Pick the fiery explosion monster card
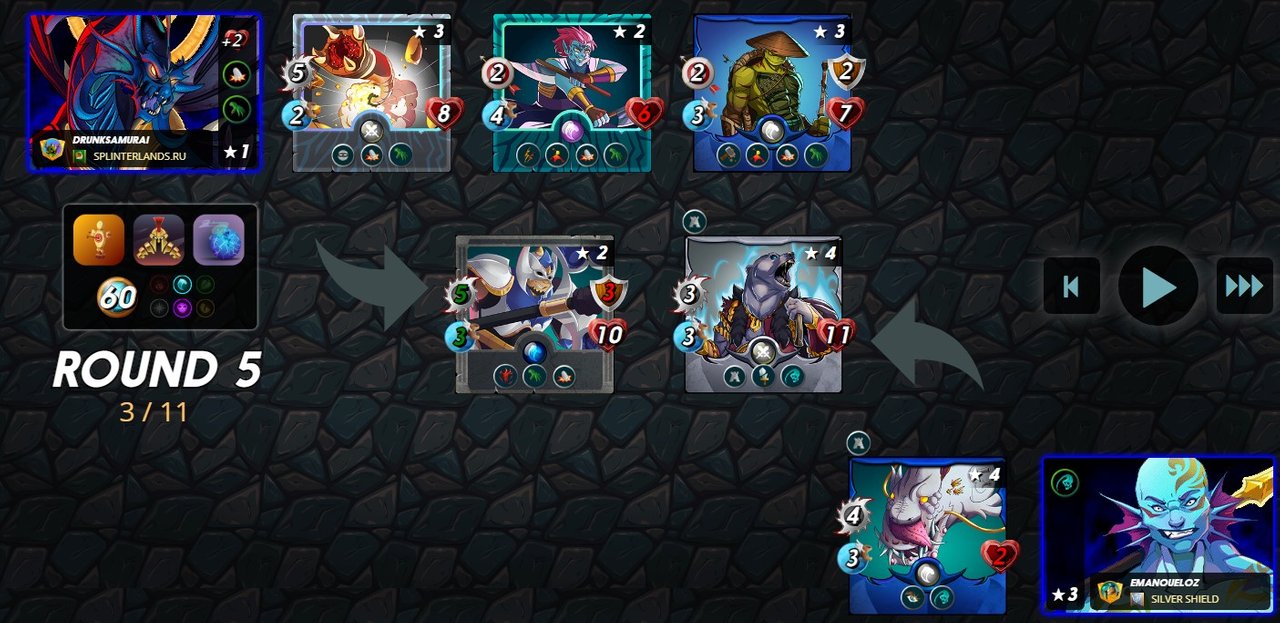Viewport: 1280px width, 623px height. (371, 92)
